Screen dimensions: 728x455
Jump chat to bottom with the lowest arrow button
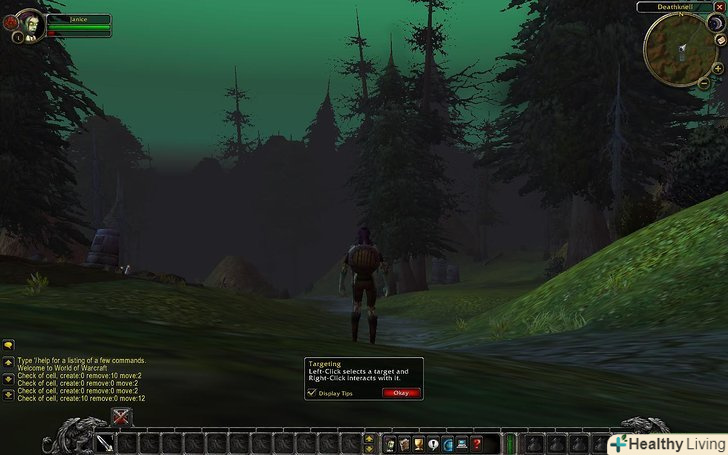click(8, 396)
